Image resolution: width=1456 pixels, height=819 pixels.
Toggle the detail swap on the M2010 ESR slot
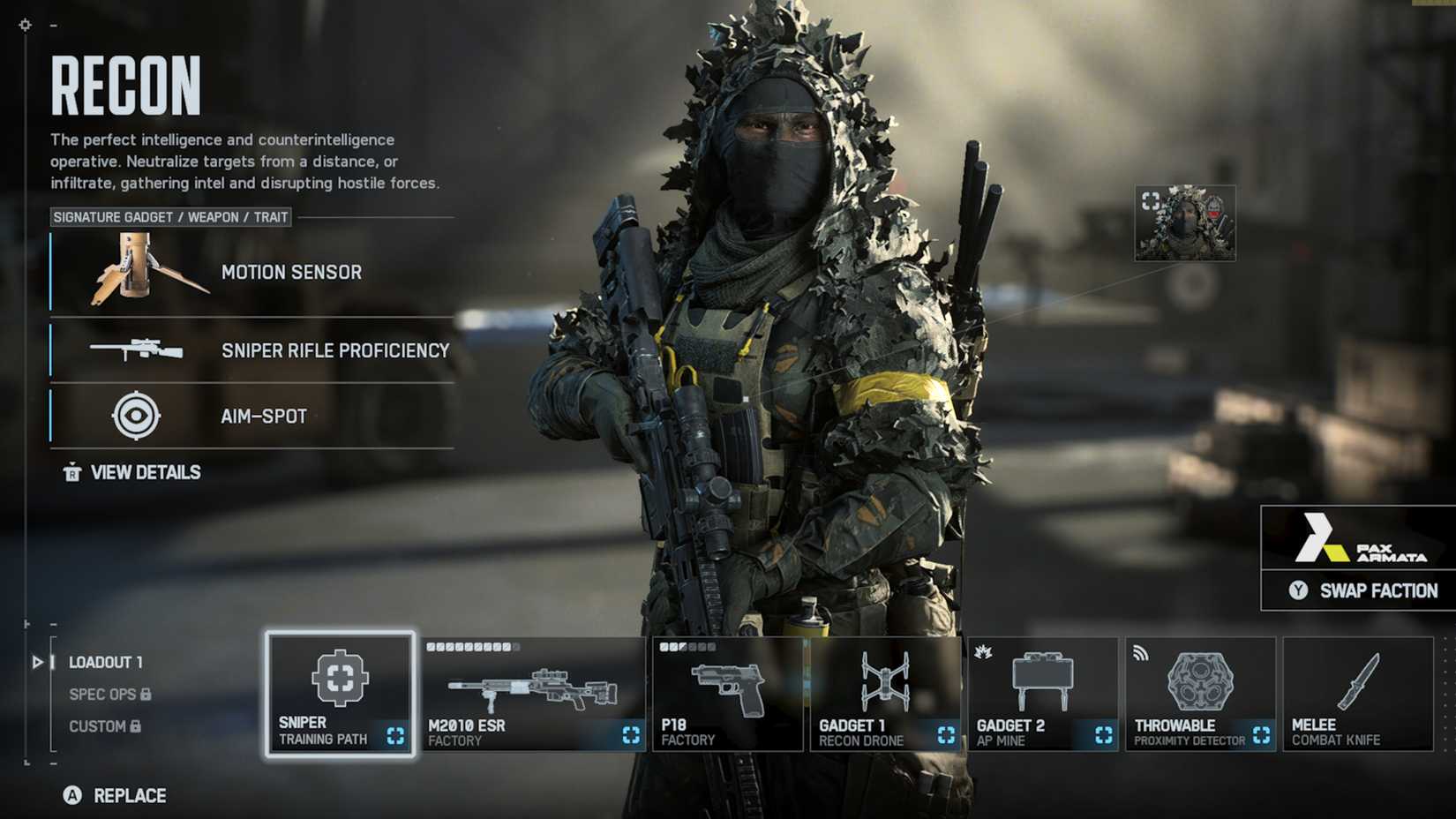[631, 733]
